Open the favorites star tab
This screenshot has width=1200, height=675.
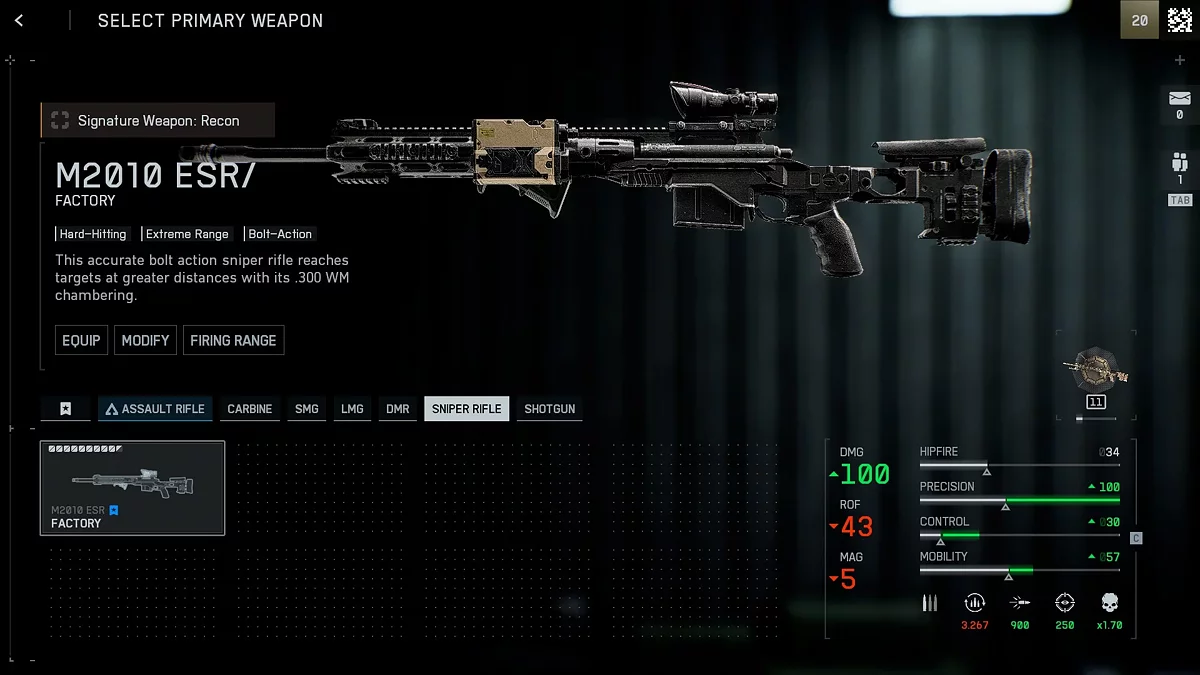[65, 409]
